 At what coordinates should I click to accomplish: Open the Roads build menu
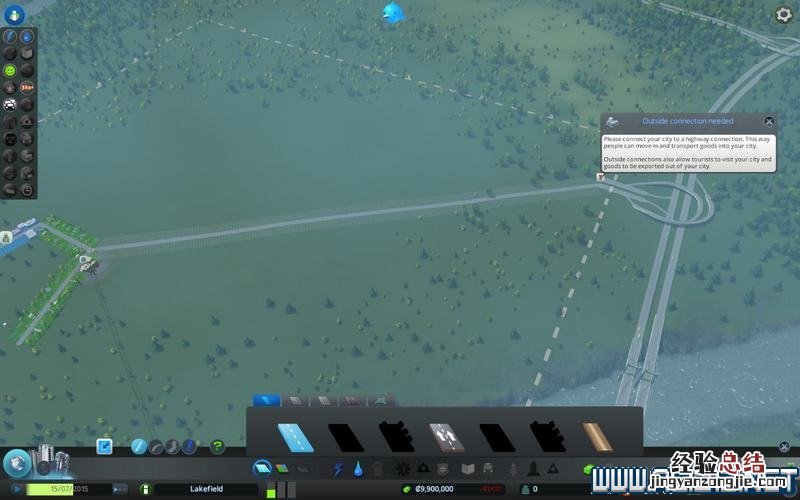261,467
